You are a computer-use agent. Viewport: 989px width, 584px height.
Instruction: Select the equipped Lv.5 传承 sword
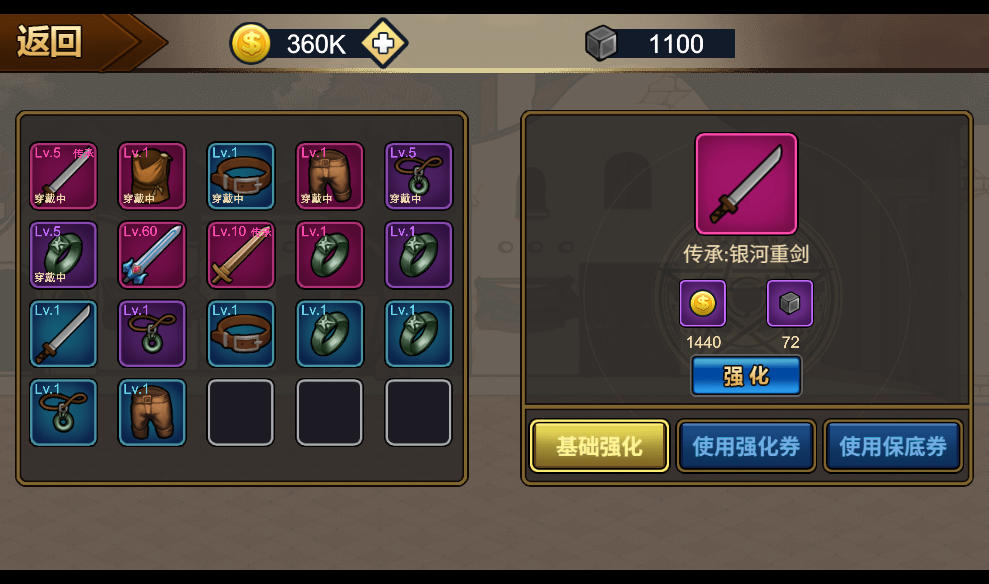[63, 176]
